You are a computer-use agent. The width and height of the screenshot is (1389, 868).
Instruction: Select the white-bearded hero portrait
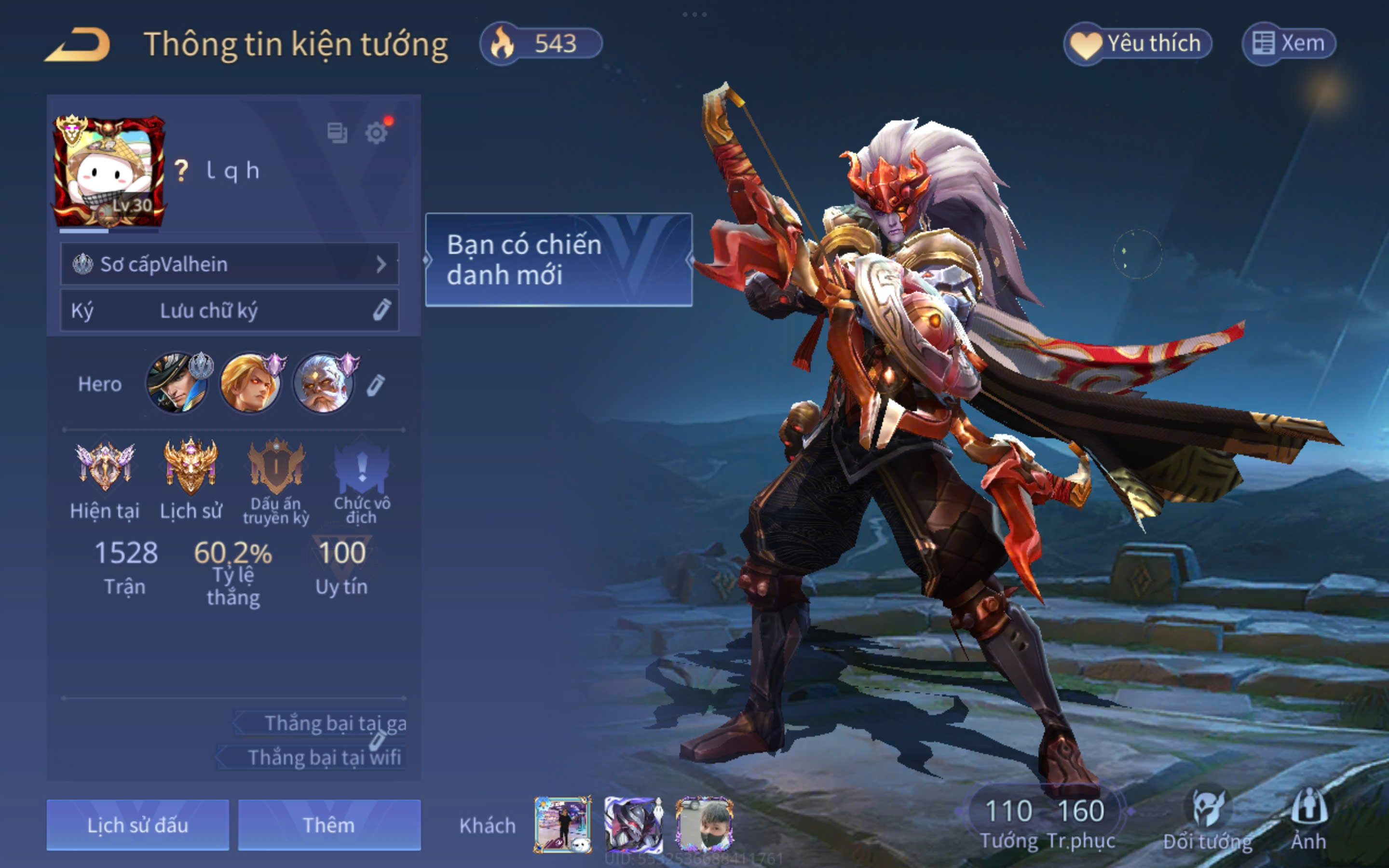[324, 383]
